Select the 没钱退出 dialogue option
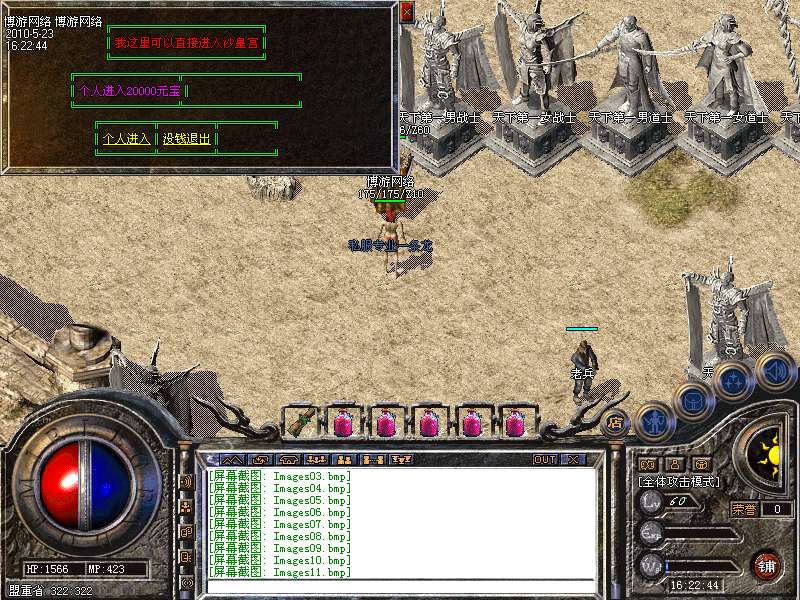800x600 pixels. point(187,139)
